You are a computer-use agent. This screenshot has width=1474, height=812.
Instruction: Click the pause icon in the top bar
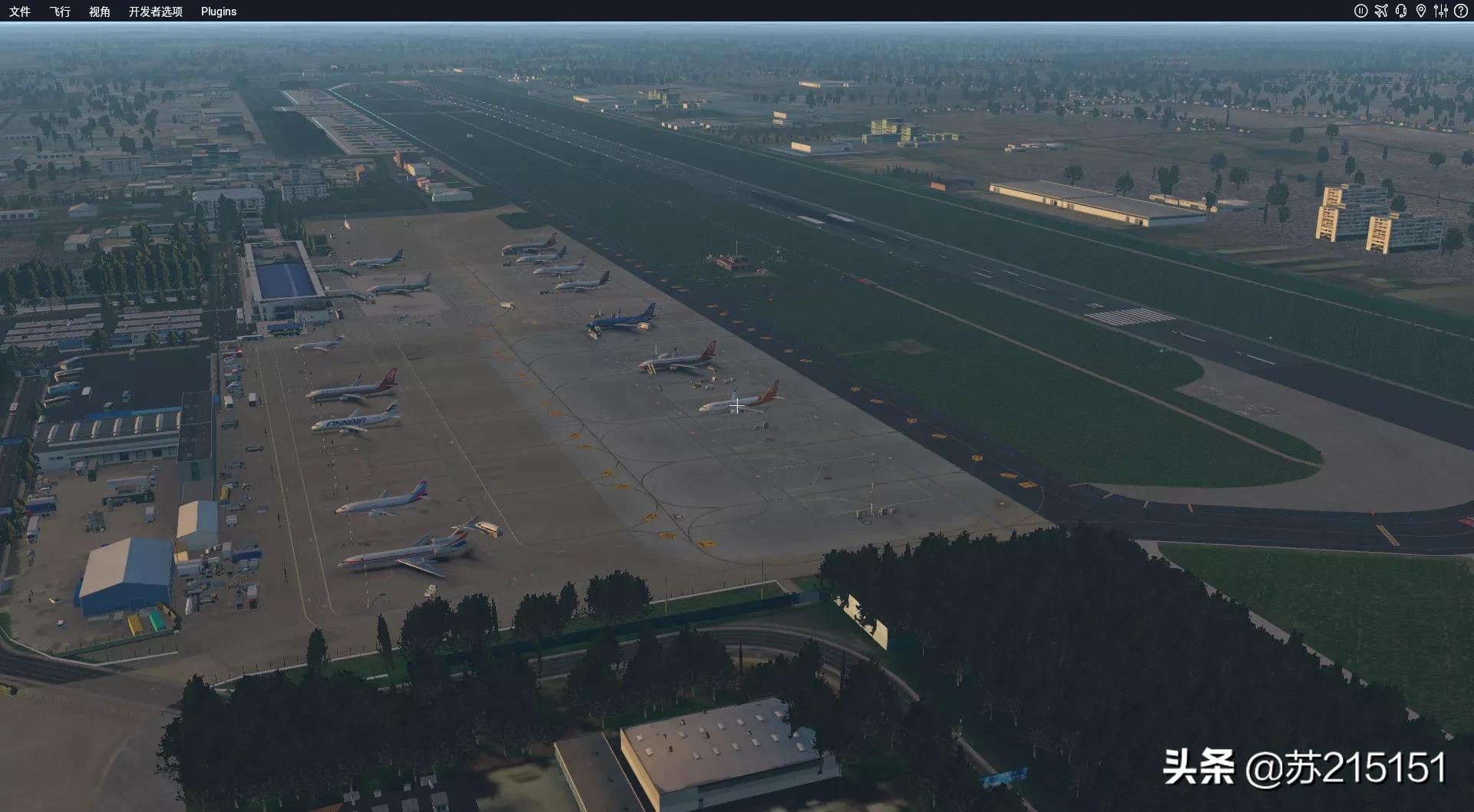click(1360, 11)
